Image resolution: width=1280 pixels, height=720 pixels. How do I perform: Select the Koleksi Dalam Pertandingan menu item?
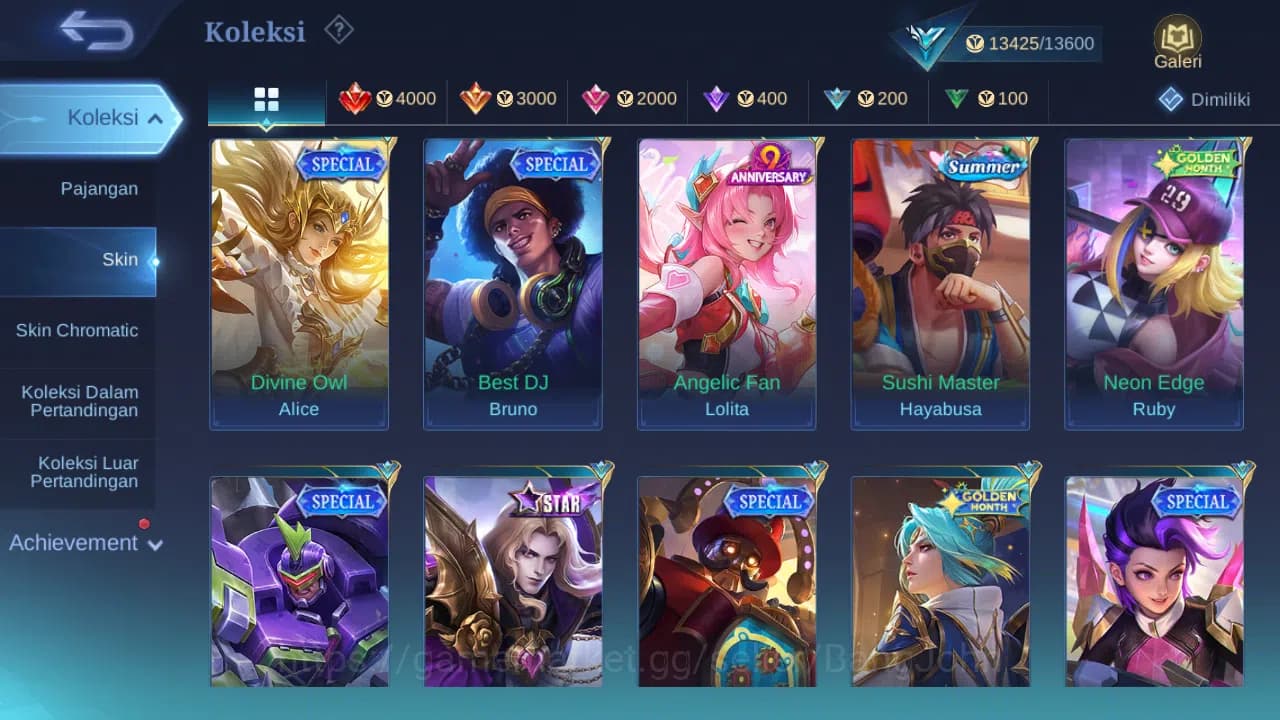(80, 401)
